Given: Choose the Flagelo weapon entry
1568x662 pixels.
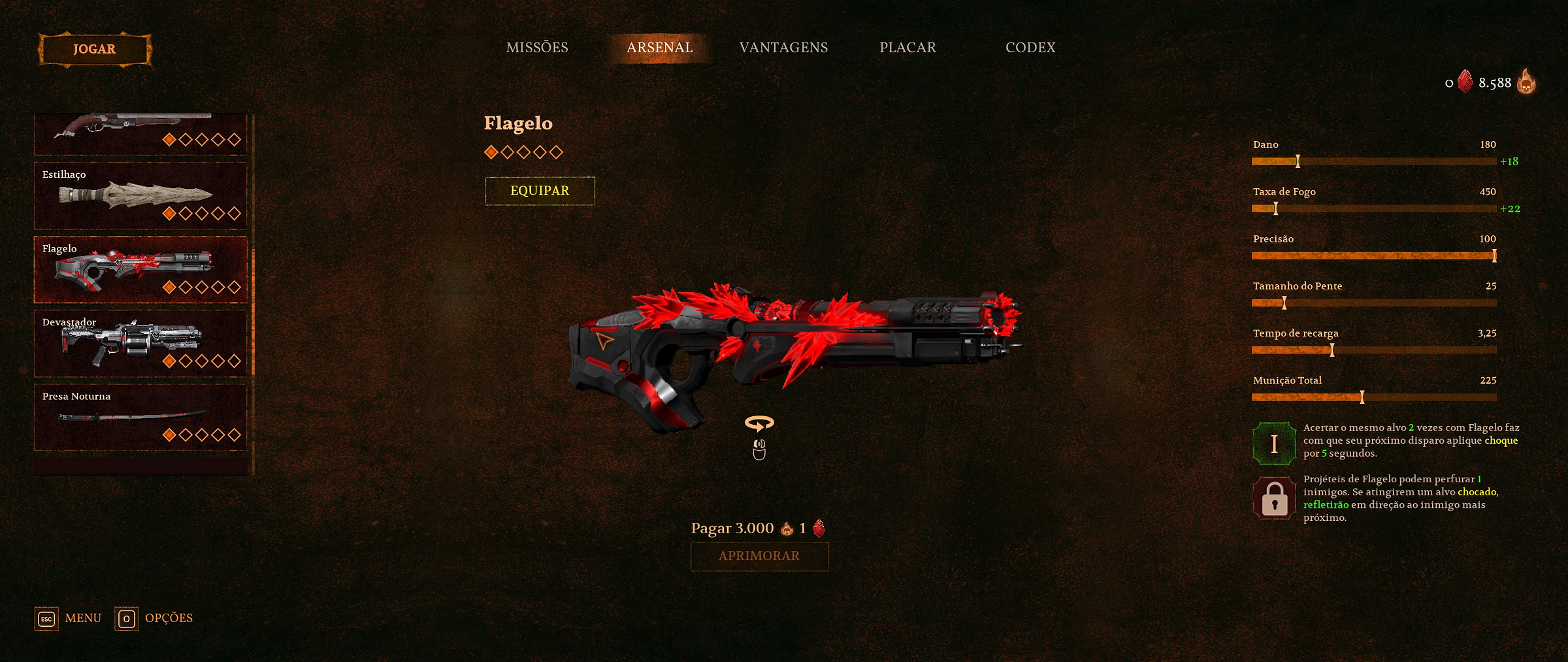Looking at the screenshot, I should 140,269.
